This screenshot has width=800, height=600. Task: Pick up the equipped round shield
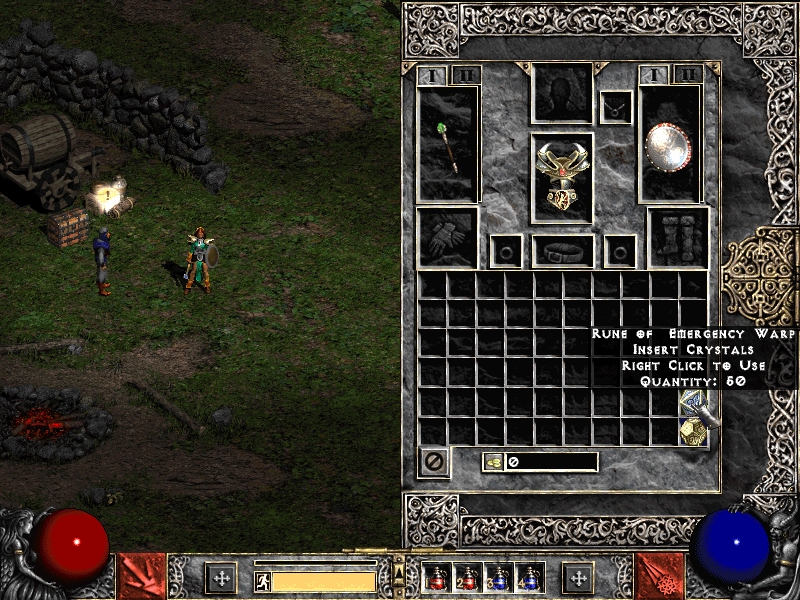(x=670, y=146)
